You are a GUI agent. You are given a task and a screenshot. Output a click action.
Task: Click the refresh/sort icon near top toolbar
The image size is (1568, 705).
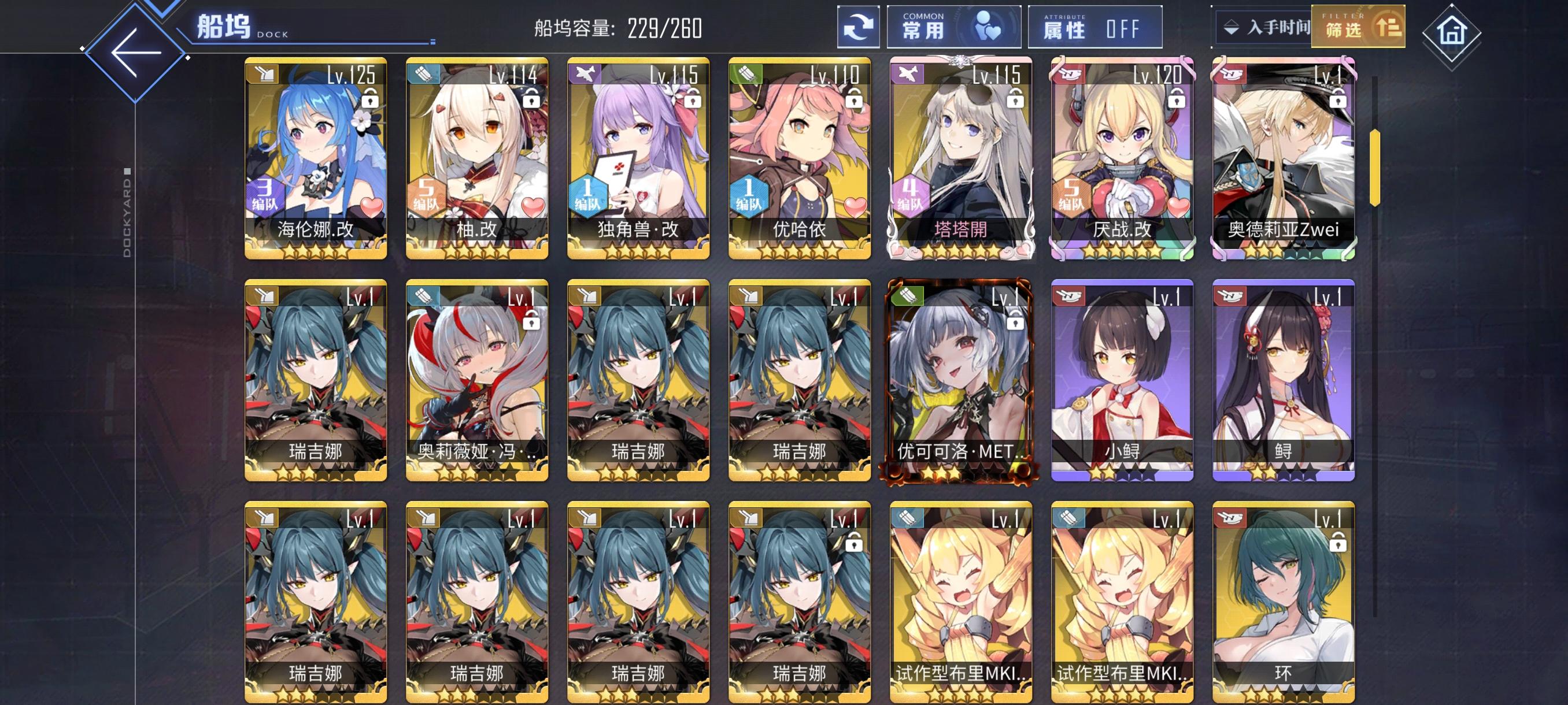[x=857, y=27]
